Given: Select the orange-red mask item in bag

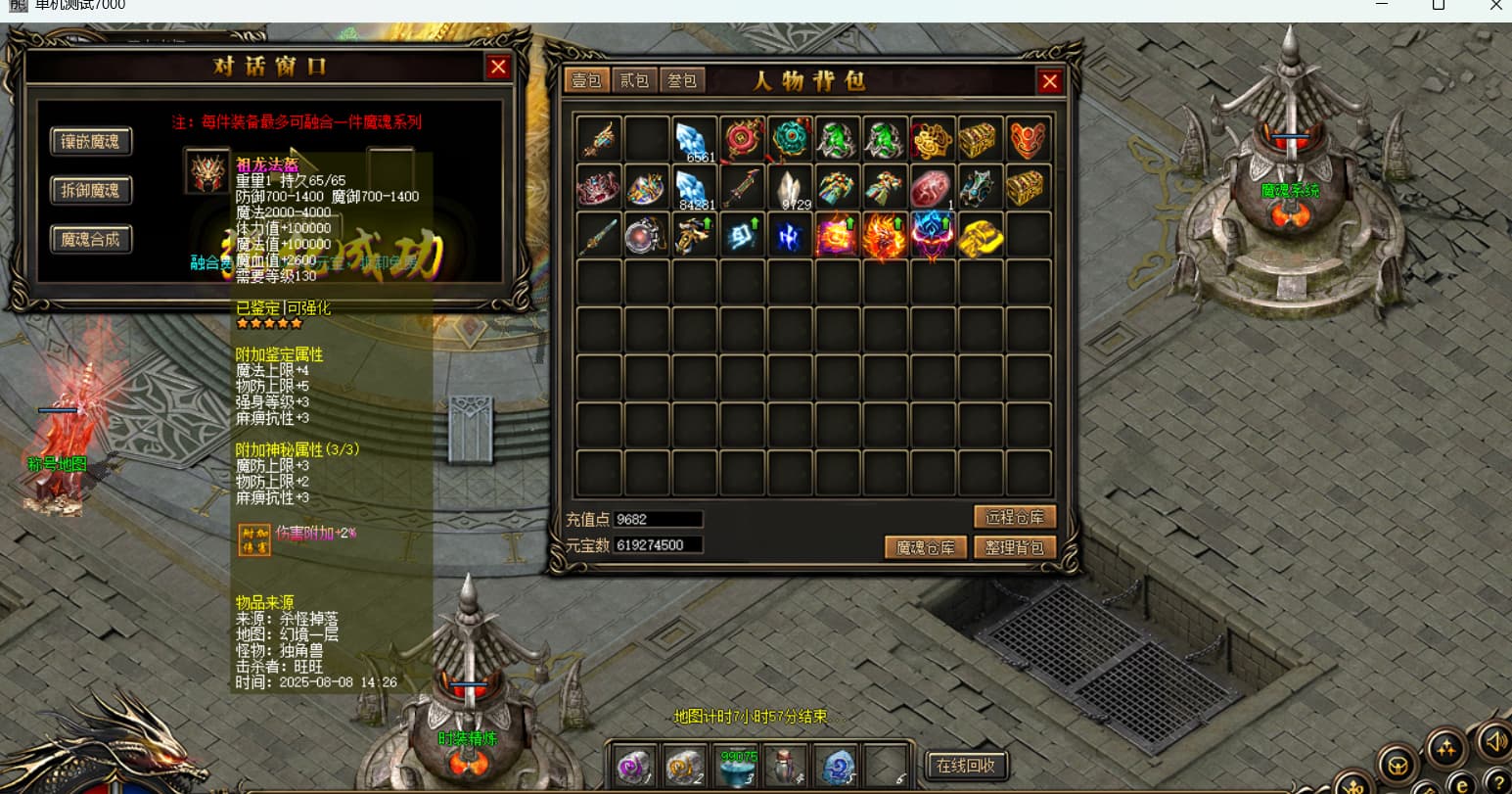Looking at the screenshot, I should pos(1029,140).
